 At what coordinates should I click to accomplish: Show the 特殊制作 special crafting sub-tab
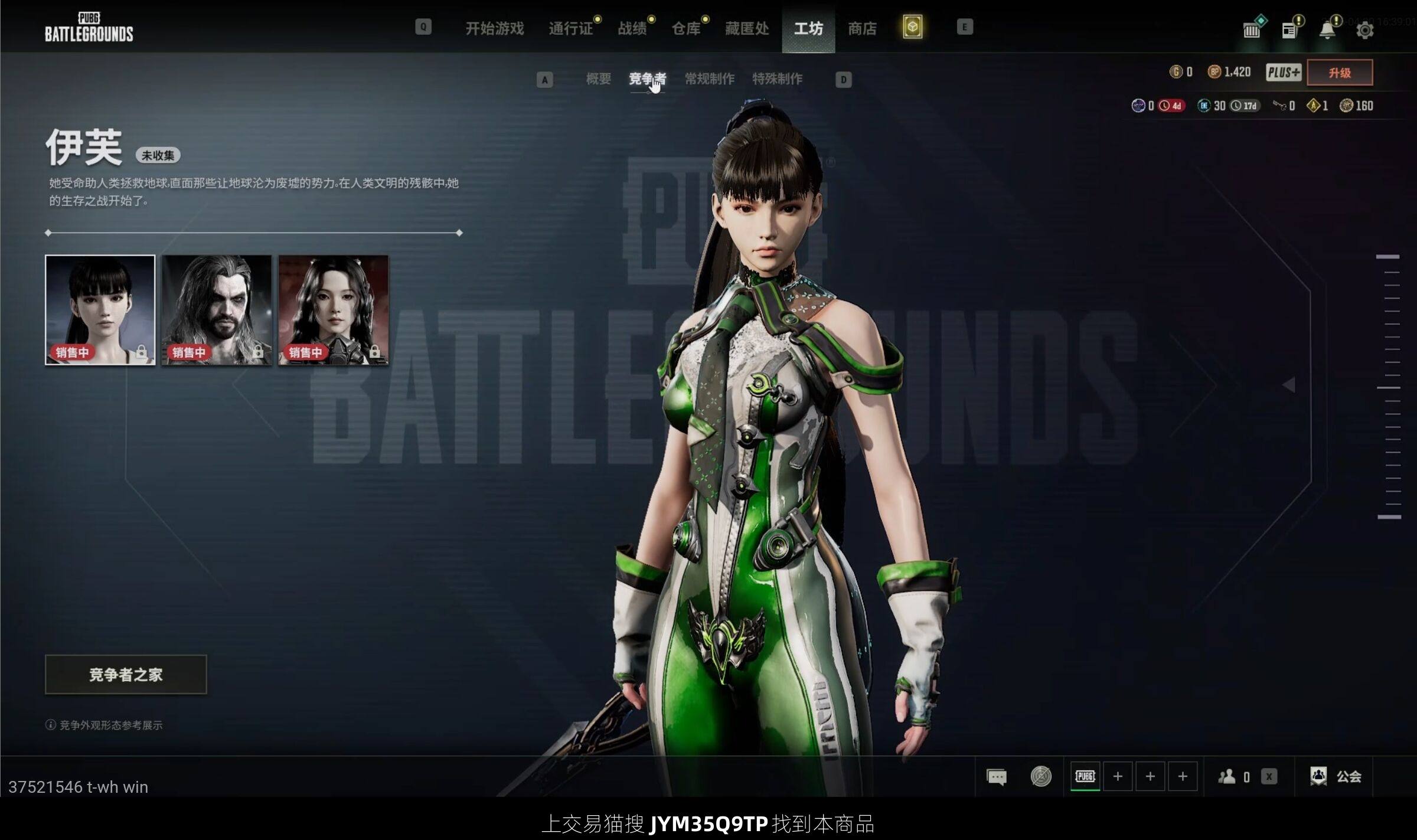click(x=777, y=79)
